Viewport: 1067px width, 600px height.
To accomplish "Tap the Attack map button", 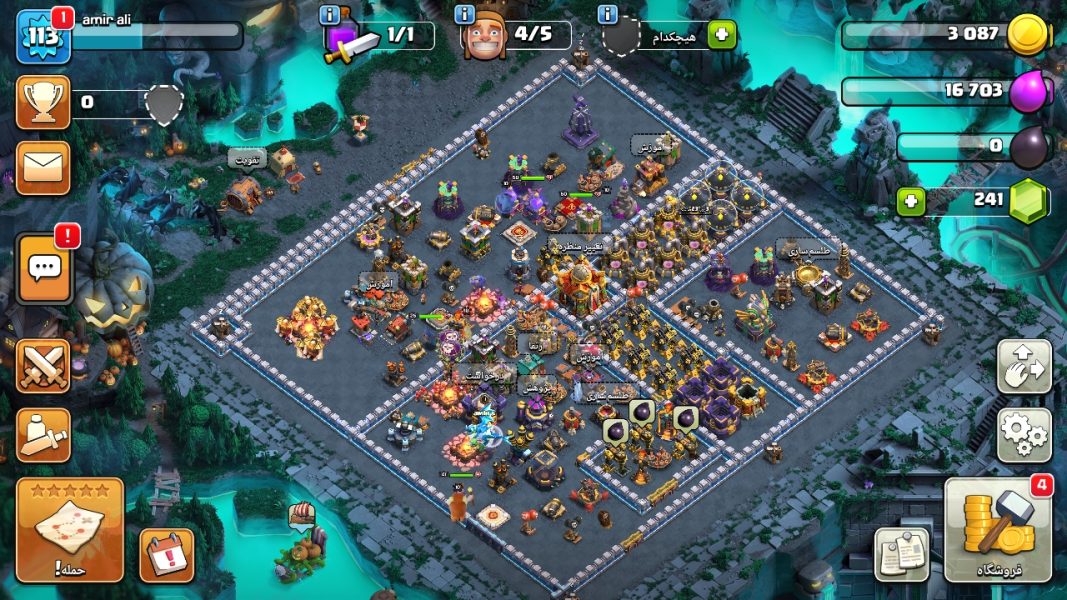I will [x=70, y=529].
